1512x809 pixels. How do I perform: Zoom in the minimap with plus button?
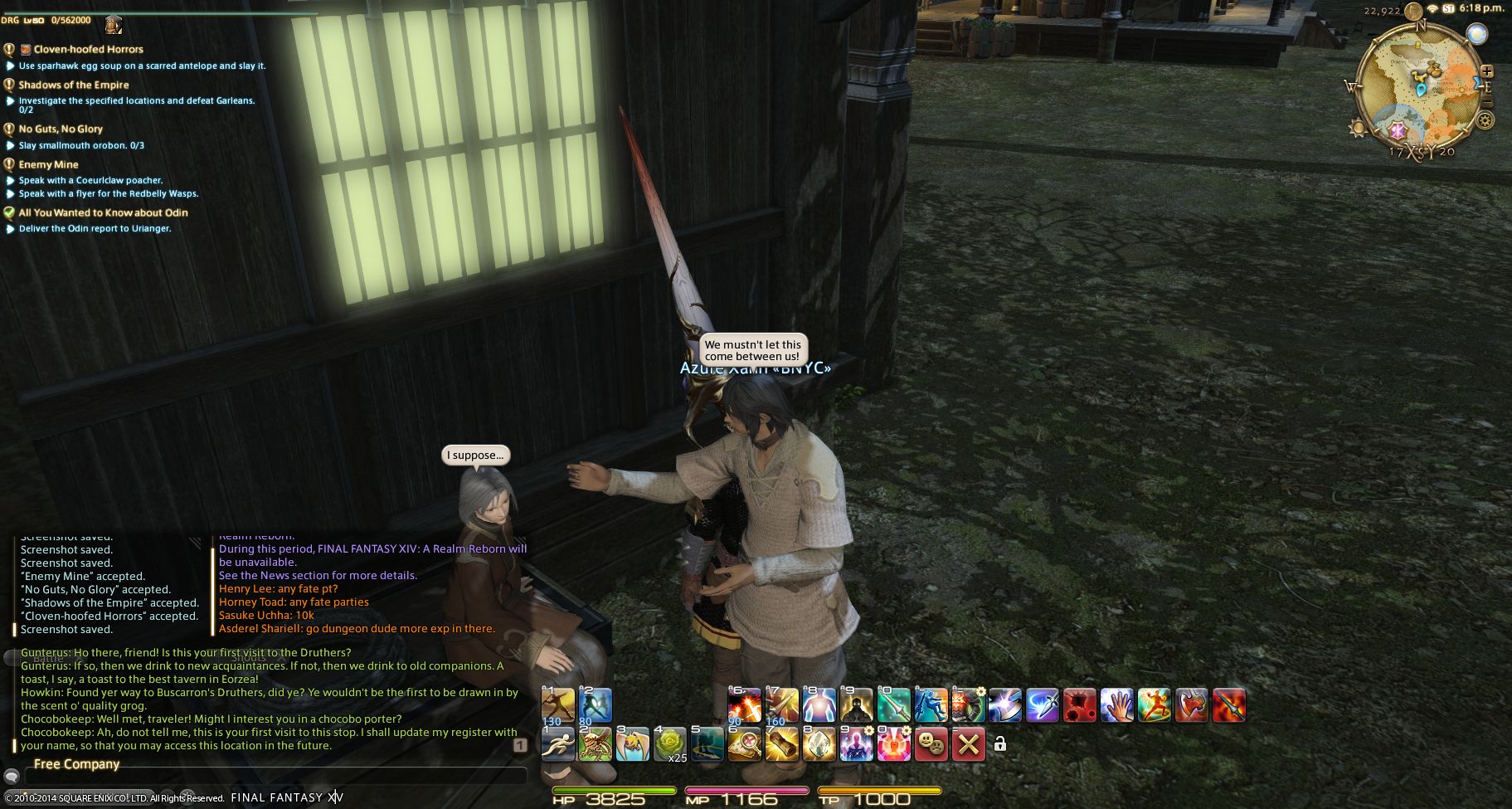coord(1486,72)
